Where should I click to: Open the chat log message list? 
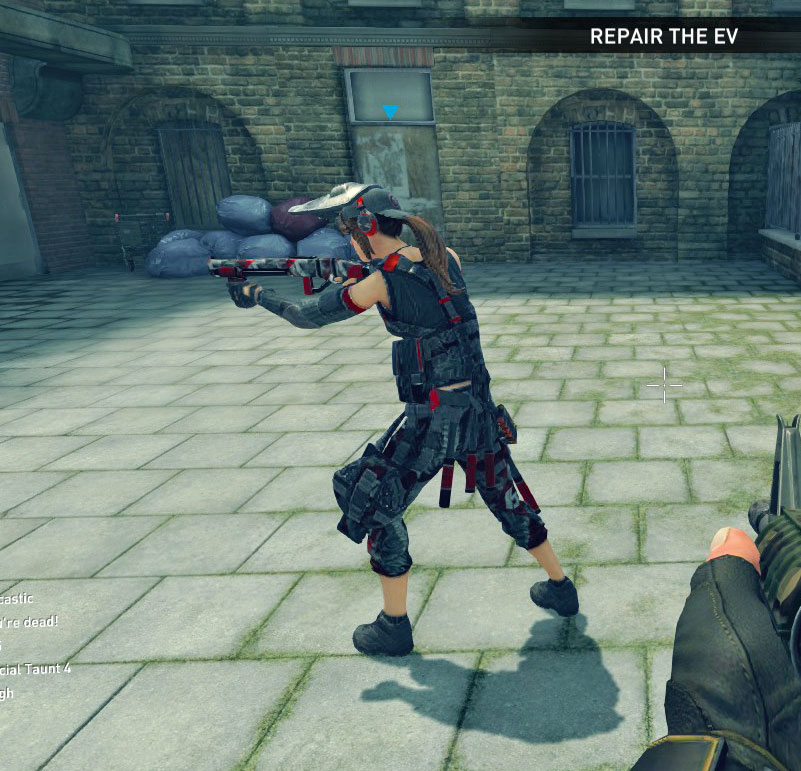30,645
